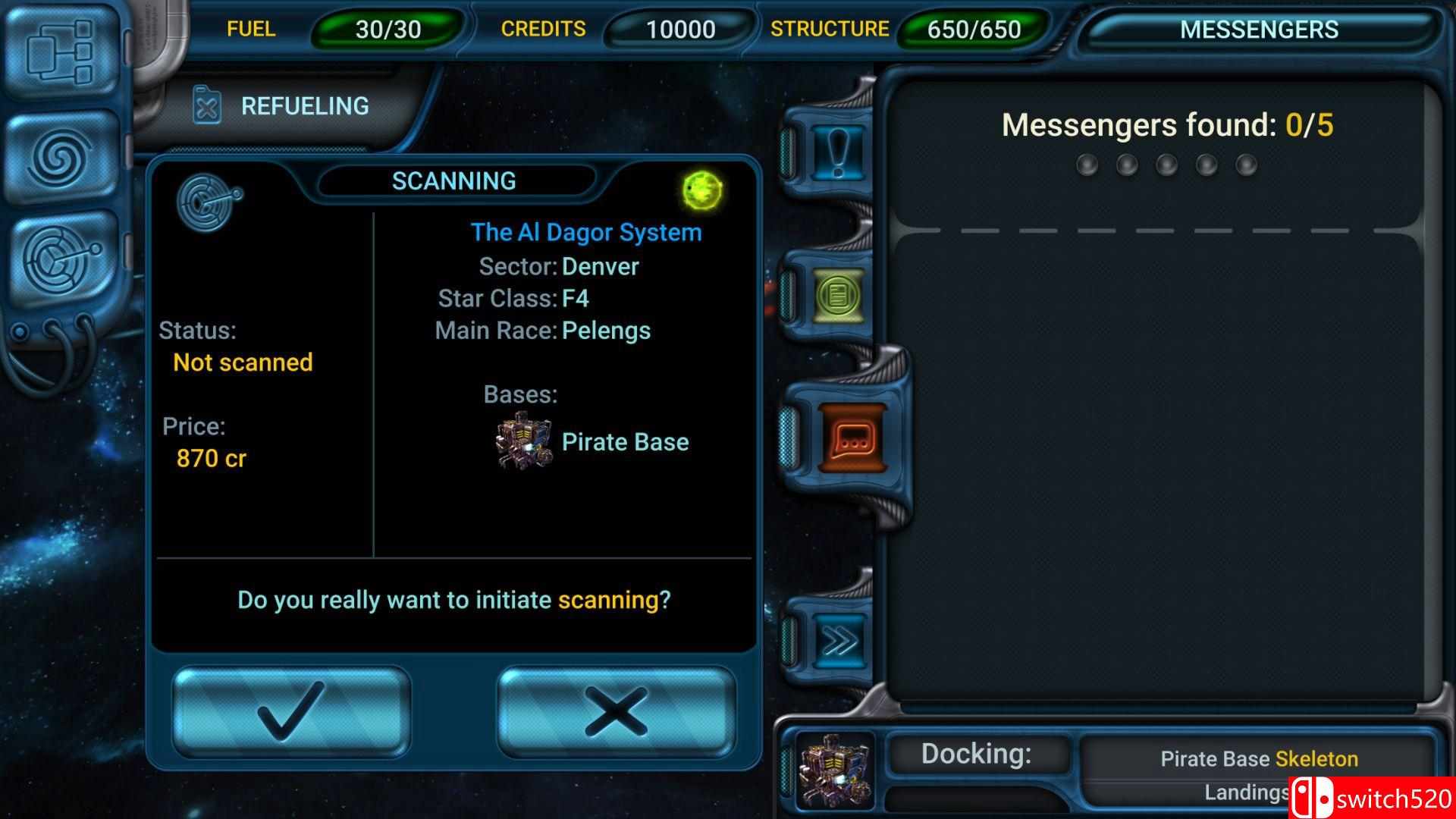Image resolution: width=1456 pixels, height=819 pixels.
Task: Click the FUEL gauge showing 30/30
Action: coord(383,30)
